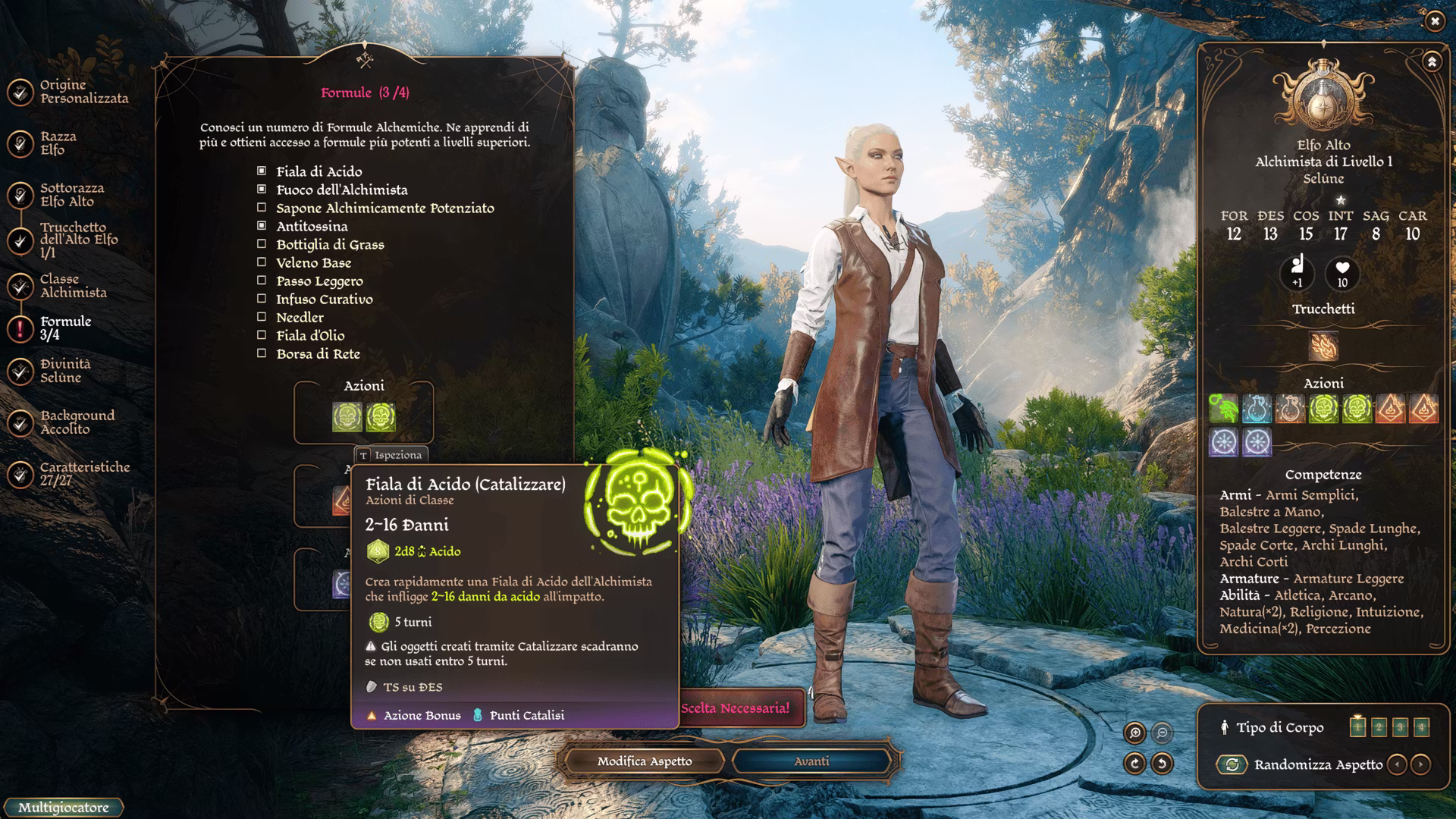
Task: Check the Veleno Base formula
Action: point(262,262)
